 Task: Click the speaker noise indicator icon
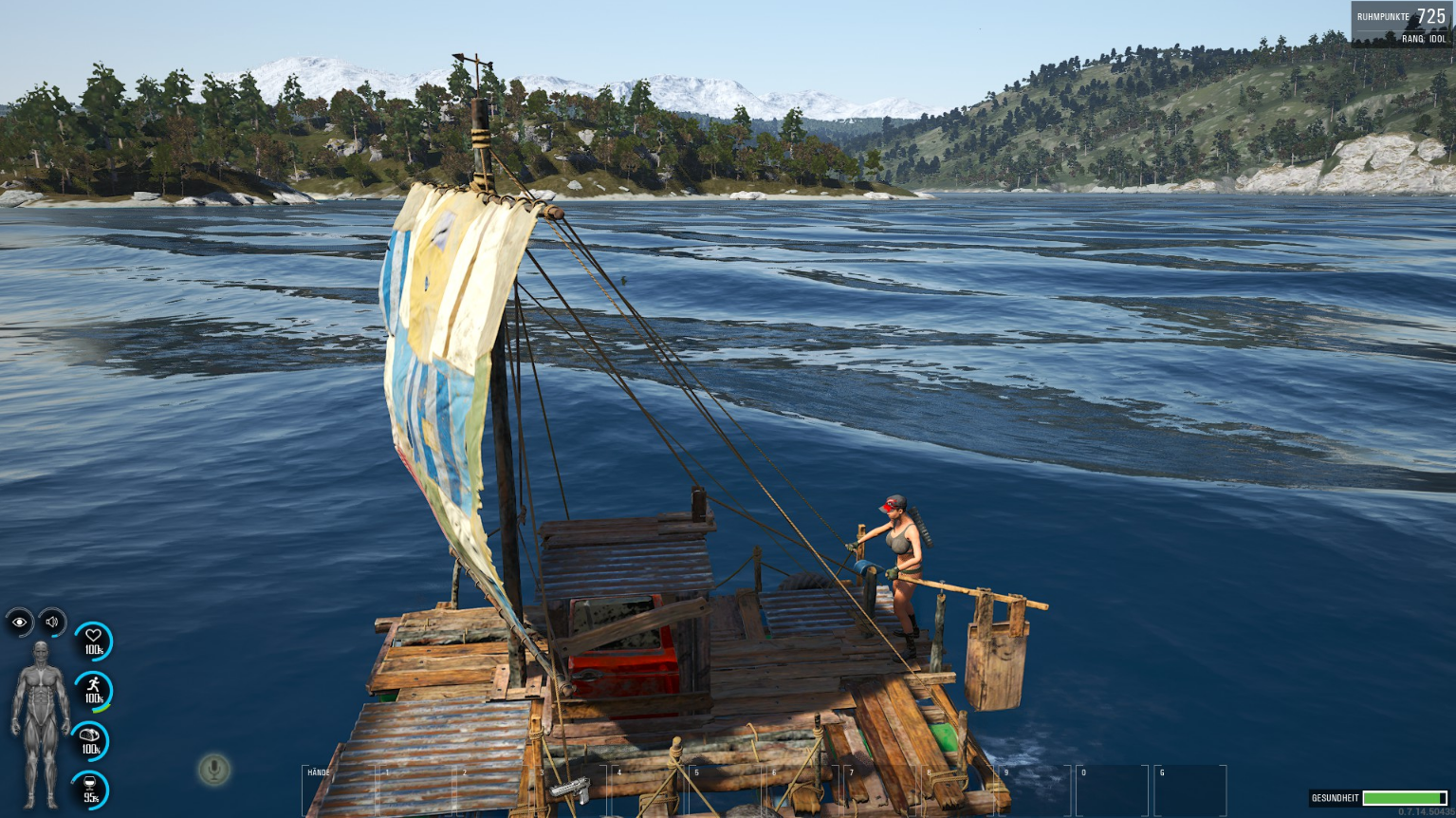(52, 623)
